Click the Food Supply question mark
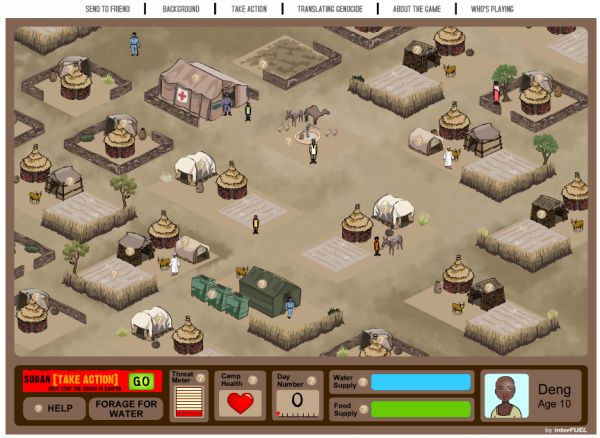Screen dimensions: 600x438 (363, 408)
